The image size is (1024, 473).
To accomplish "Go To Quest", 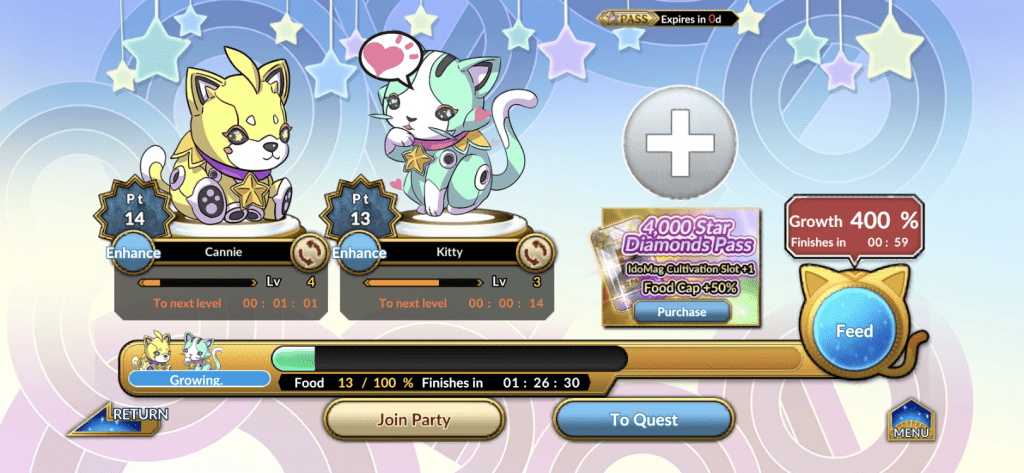I will pyautogui.click(x=643, y=420).
